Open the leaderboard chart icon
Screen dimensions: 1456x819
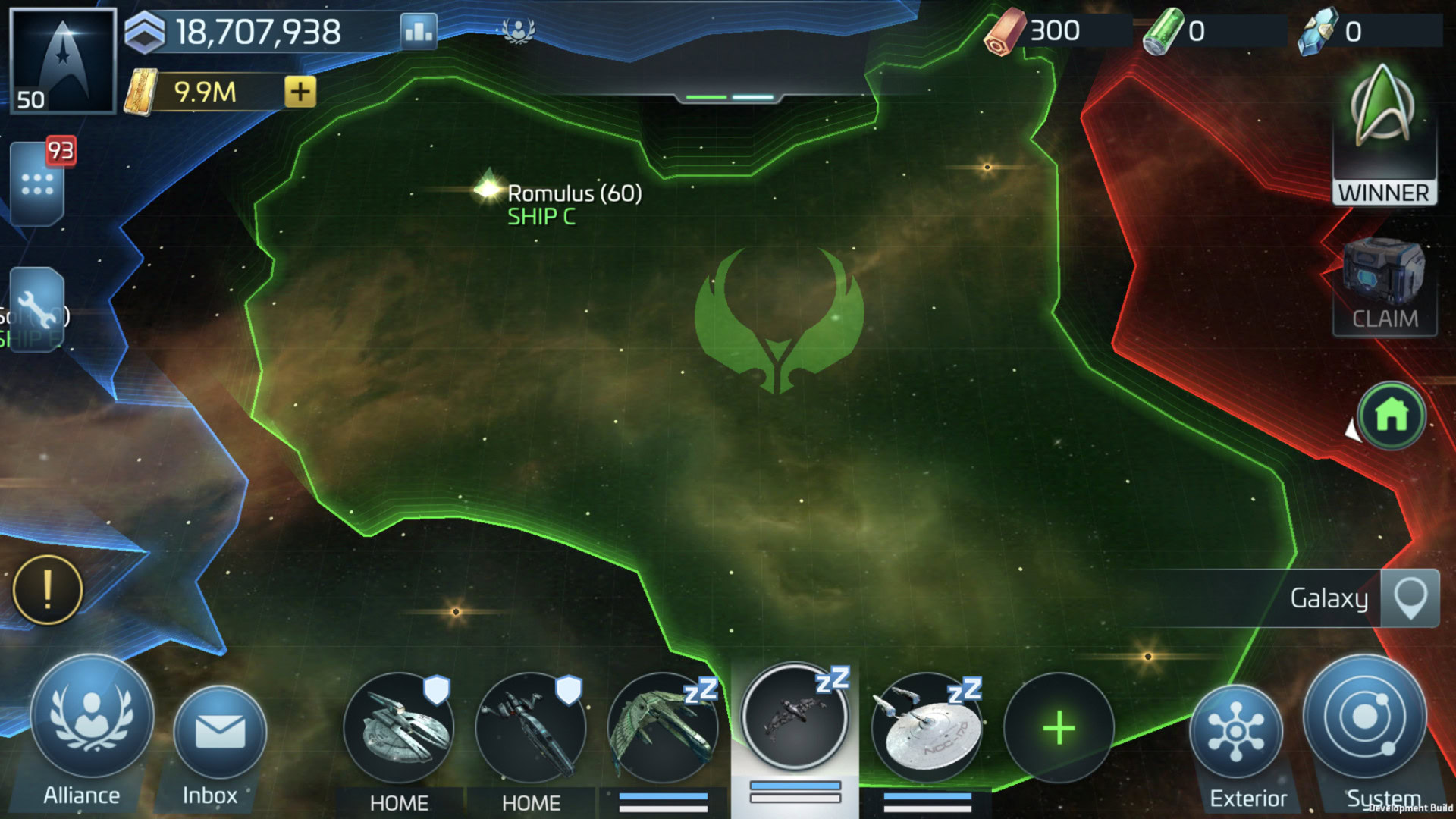[419, 31]
